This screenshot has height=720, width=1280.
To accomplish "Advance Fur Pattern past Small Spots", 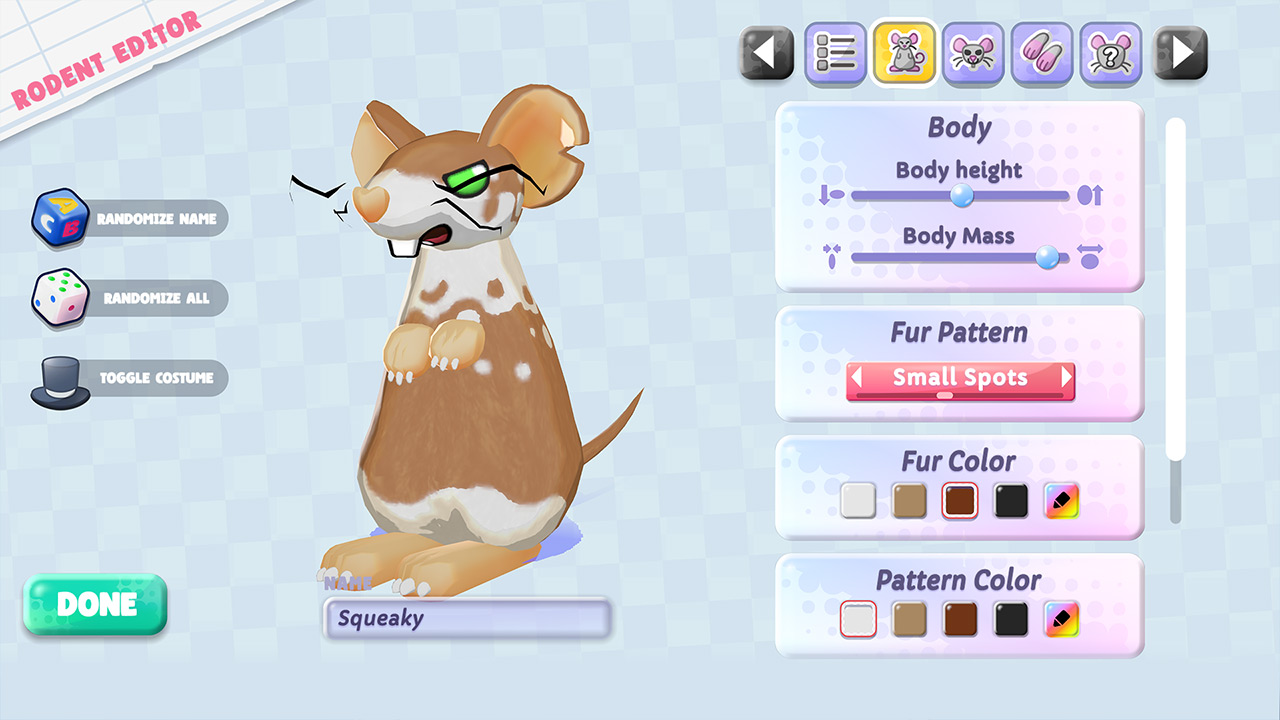I will (1068, 379).
